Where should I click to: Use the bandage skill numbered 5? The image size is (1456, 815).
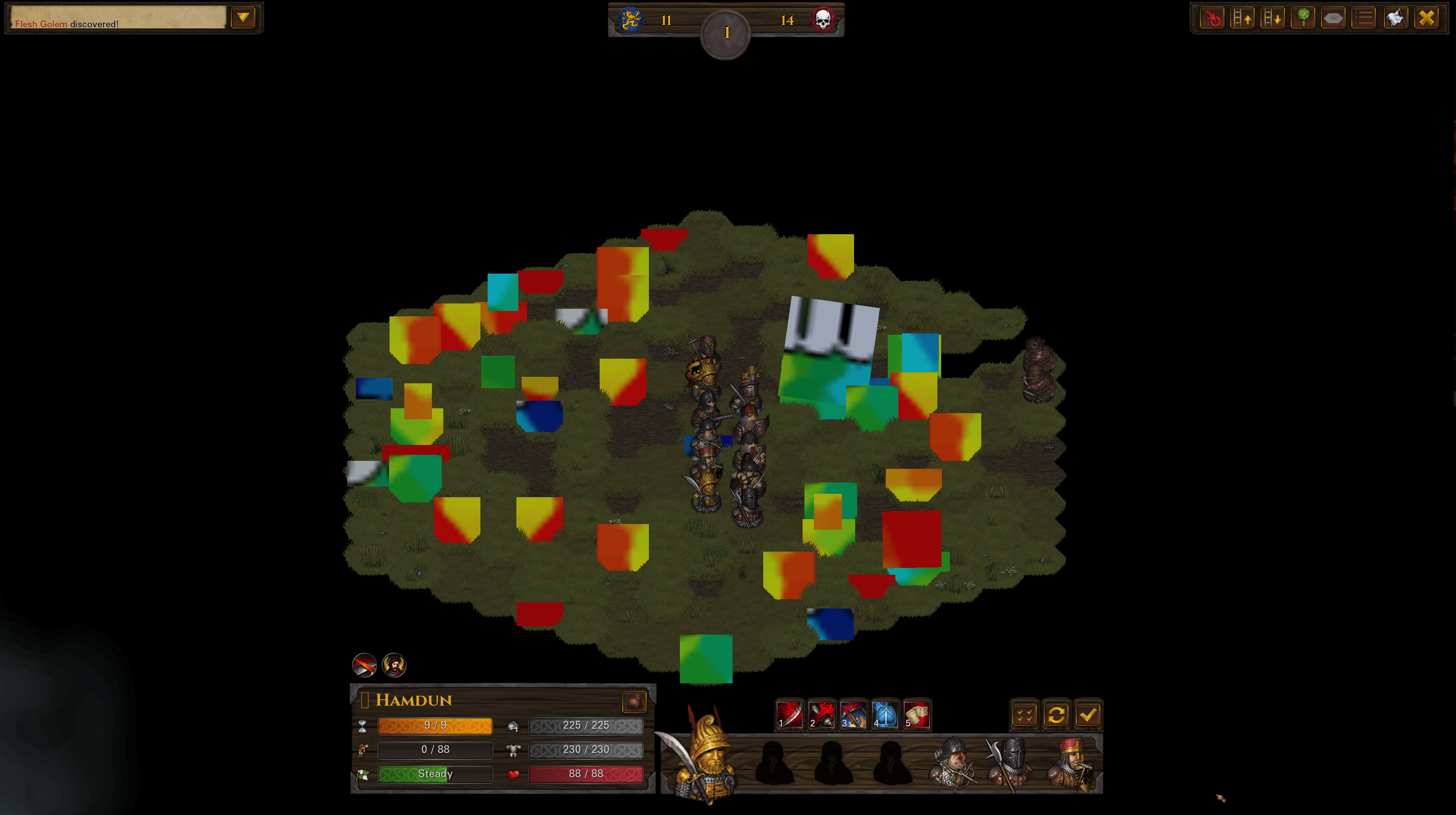pyautogui.click(x=916, y=714)
